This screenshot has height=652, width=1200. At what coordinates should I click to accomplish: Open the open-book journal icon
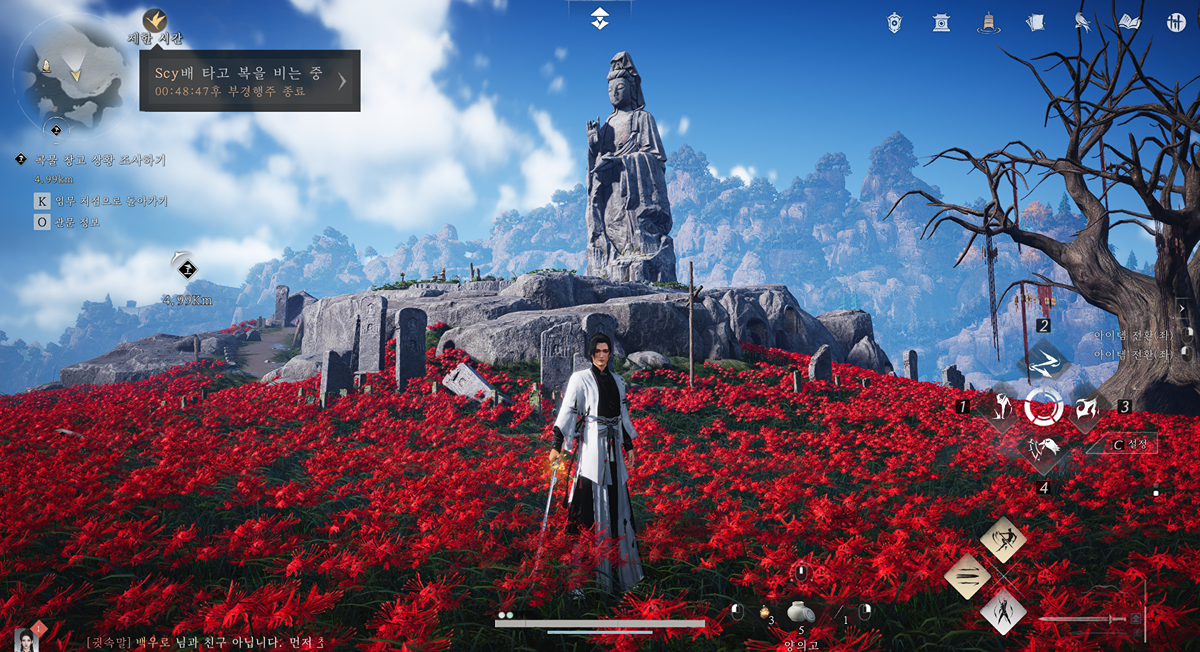[x=1130, y=22]
